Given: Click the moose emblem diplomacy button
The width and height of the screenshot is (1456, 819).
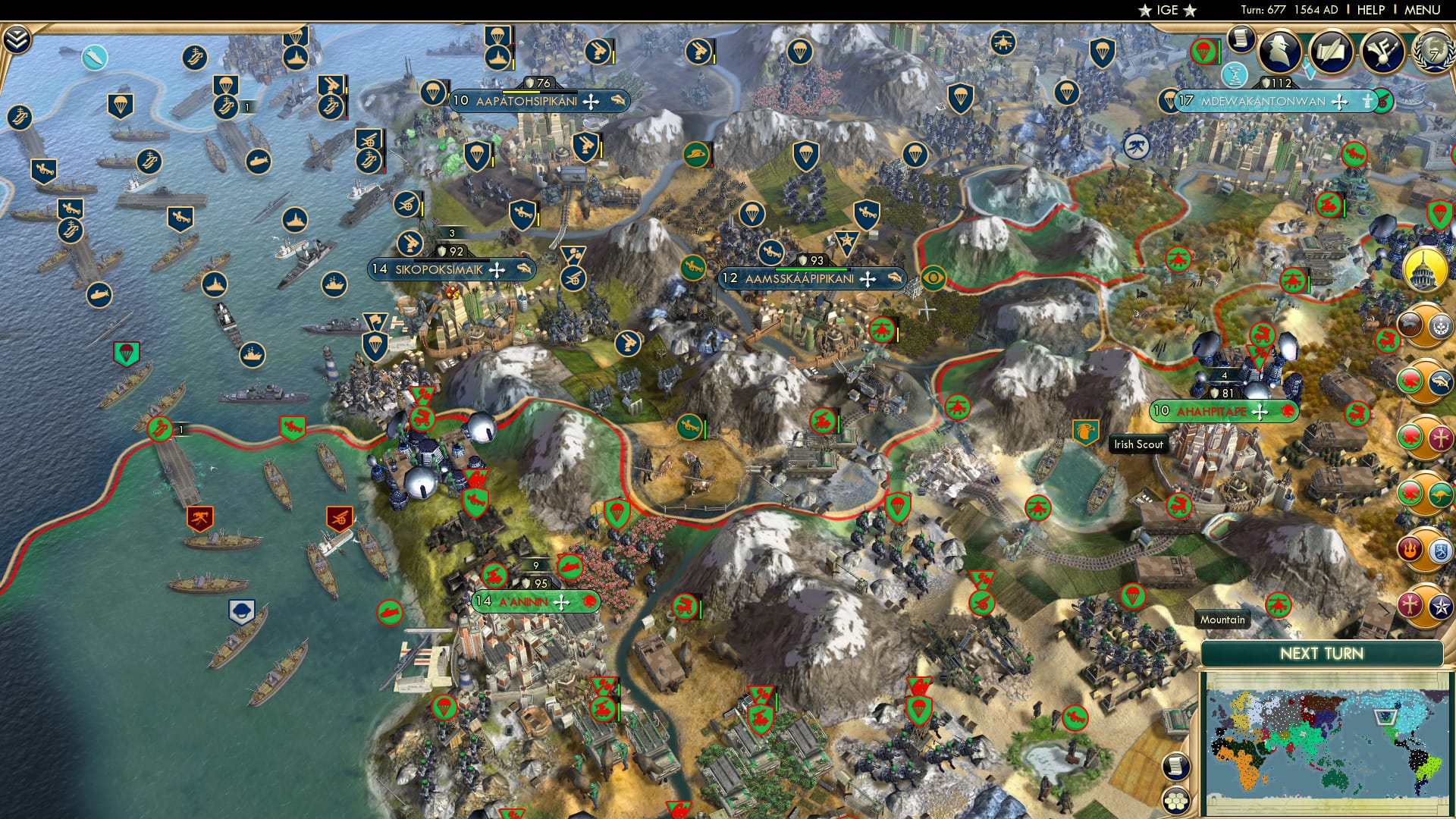Looking at the screenshot, I should click(1408, 325).
